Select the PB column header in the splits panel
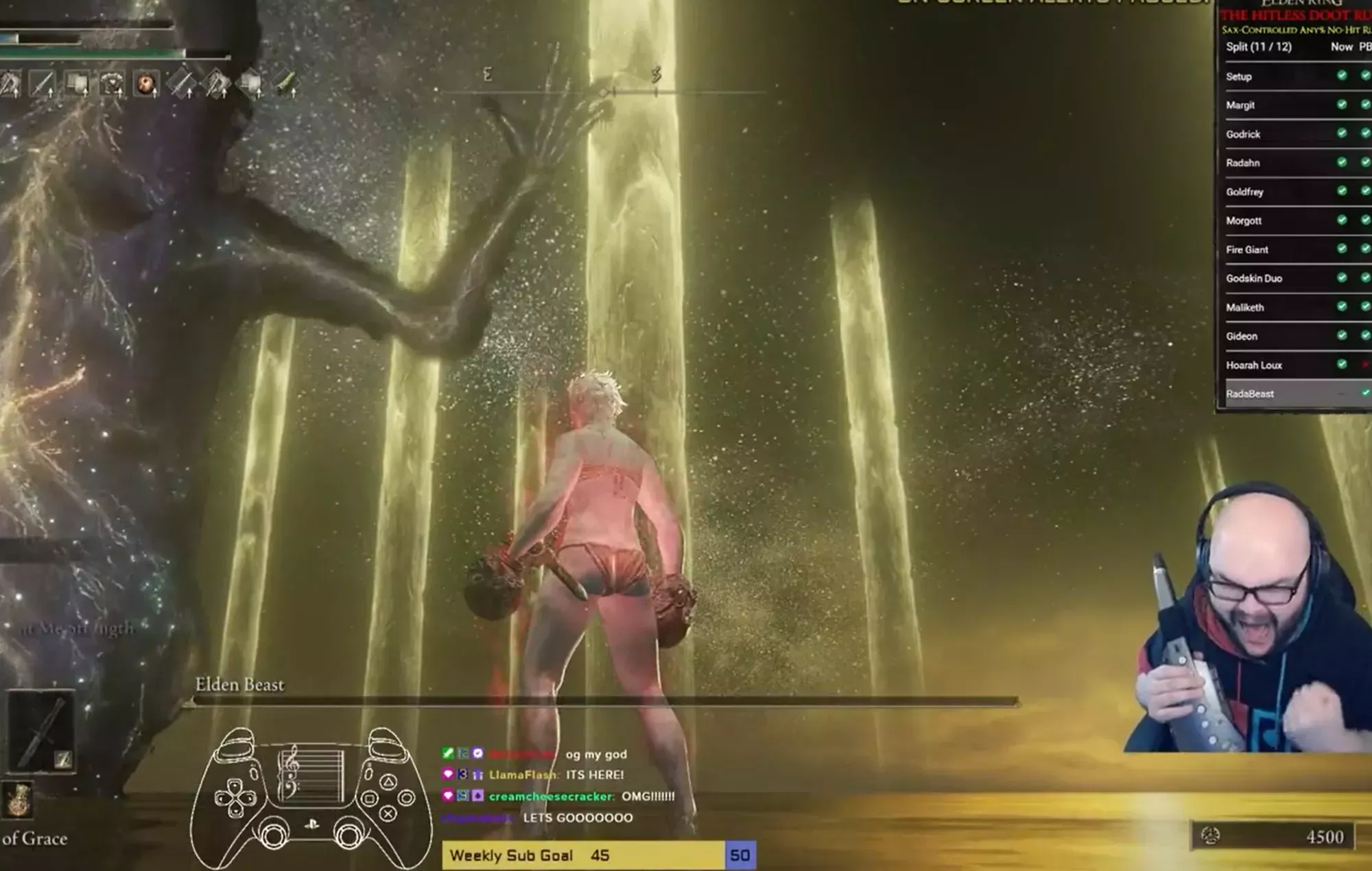This screenshot has height=871, width=1372. pos(1365,46)
